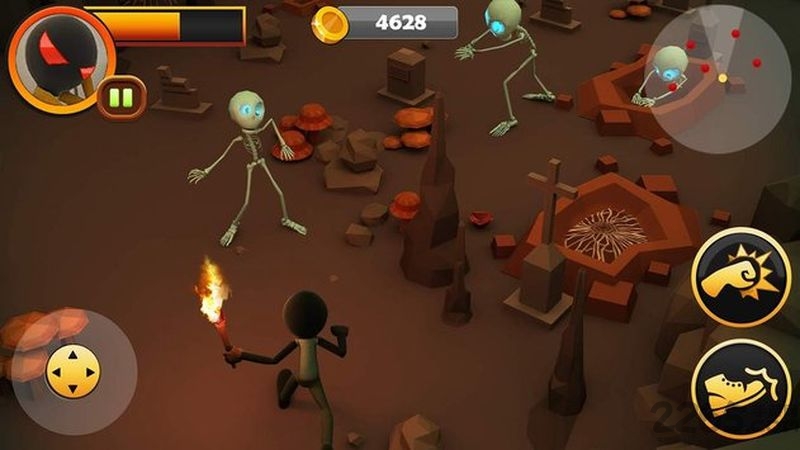800x450 pixels.
Task: Click the circular radar minimap
Action: [719, 79]
